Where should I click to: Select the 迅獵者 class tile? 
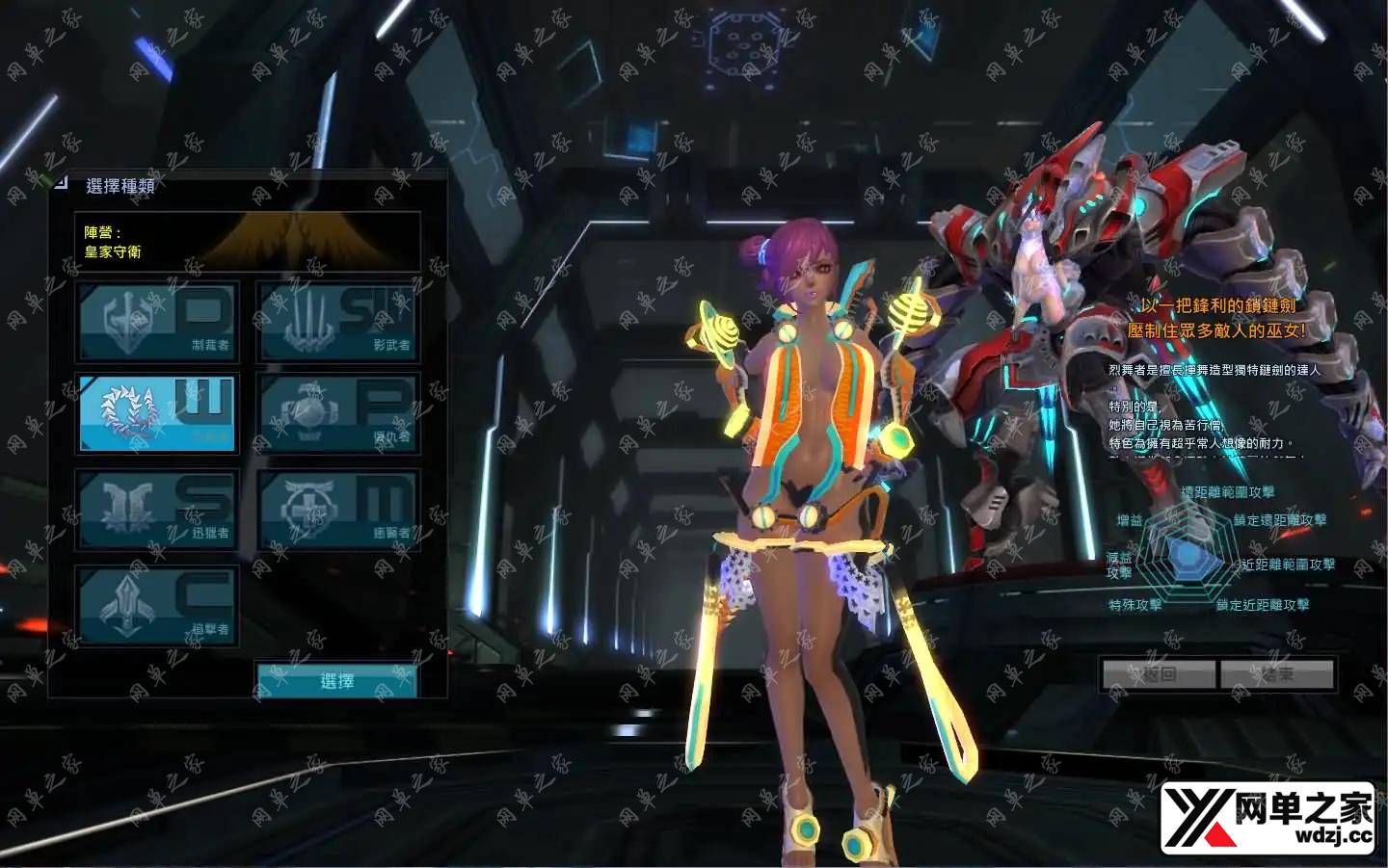pos(157,509)
